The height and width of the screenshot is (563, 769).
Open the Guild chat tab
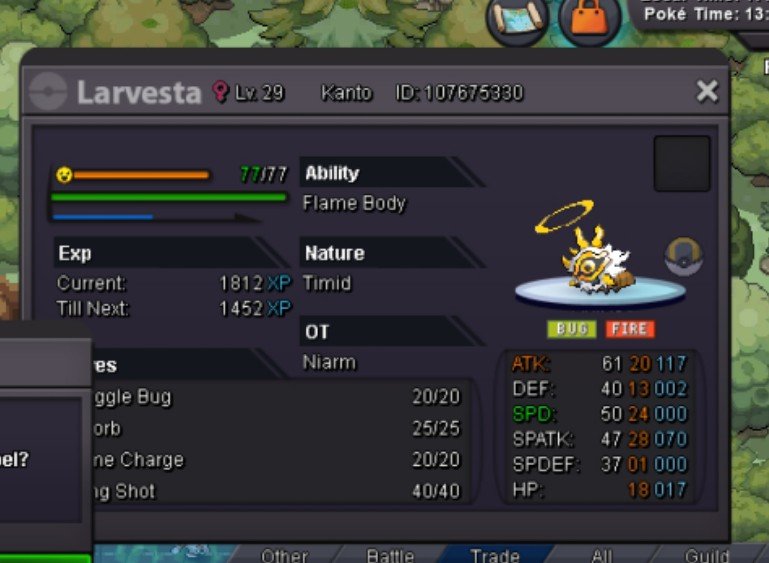tap(706, 555)
